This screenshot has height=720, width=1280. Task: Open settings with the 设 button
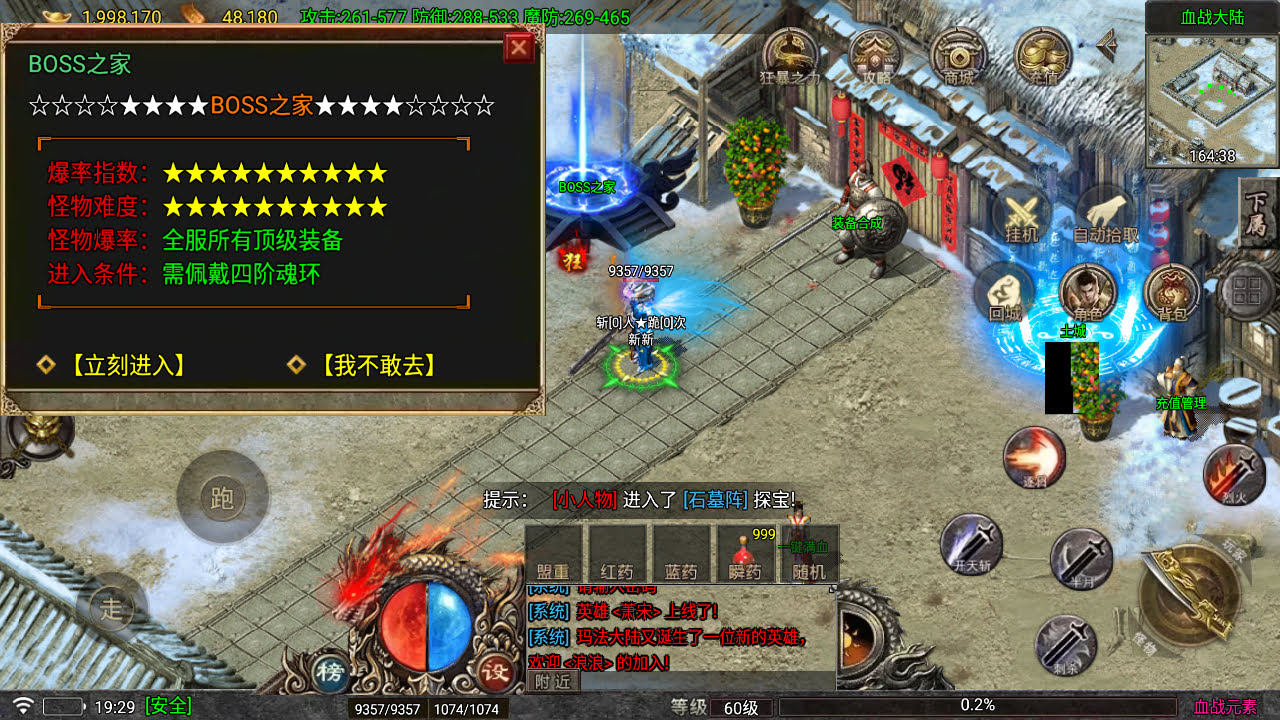point(495,671)
